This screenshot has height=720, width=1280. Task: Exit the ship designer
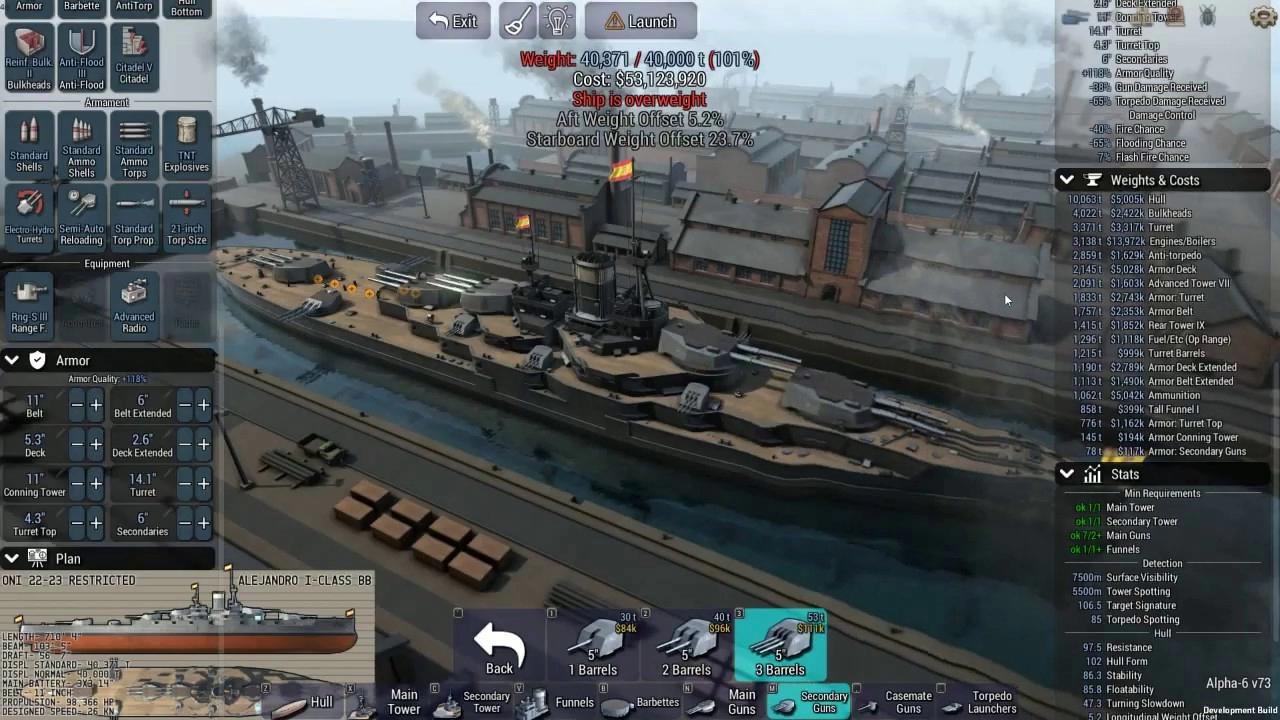[x=453, y=21]
